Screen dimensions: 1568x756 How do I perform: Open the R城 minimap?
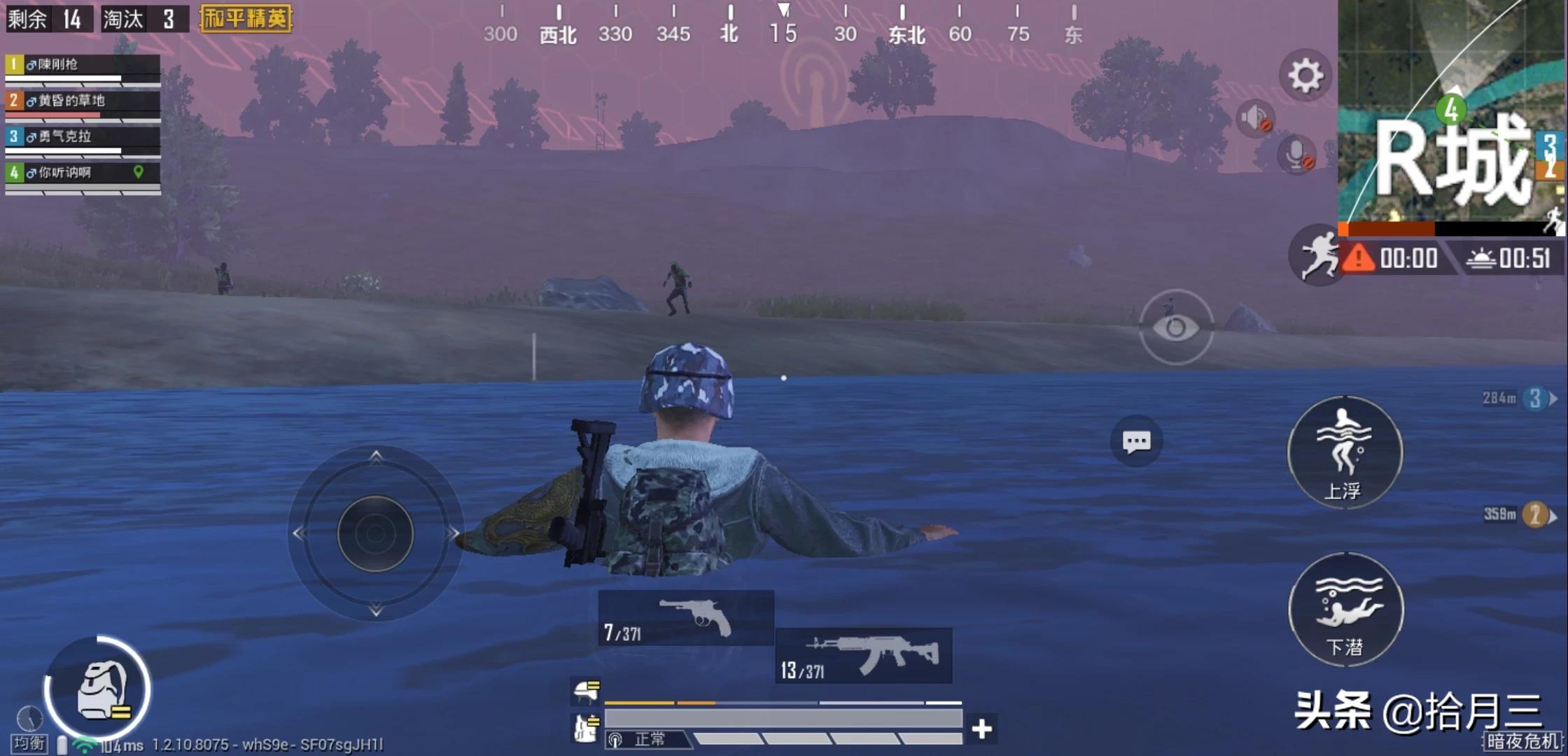coord(1452,111)
